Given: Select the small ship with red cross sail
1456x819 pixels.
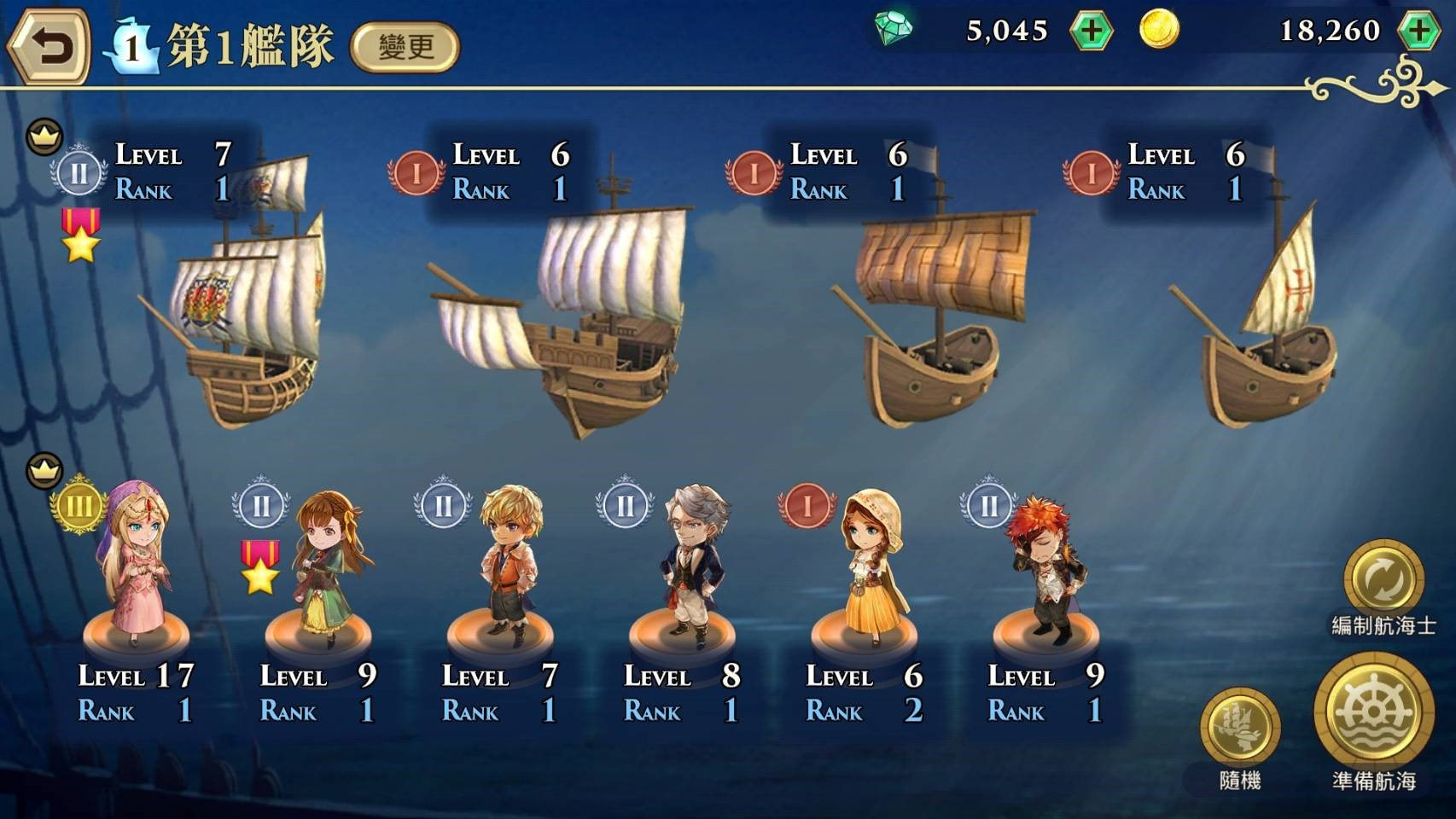Looking at the screenshot, I should tap(1263, 324).
